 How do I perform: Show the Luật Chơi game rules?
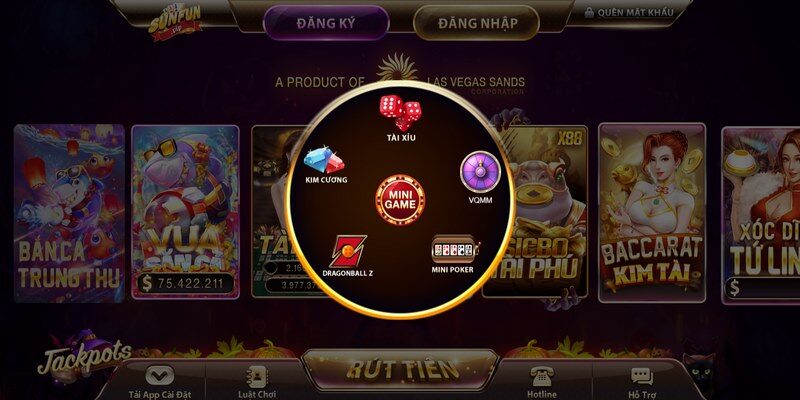(255, 381)
